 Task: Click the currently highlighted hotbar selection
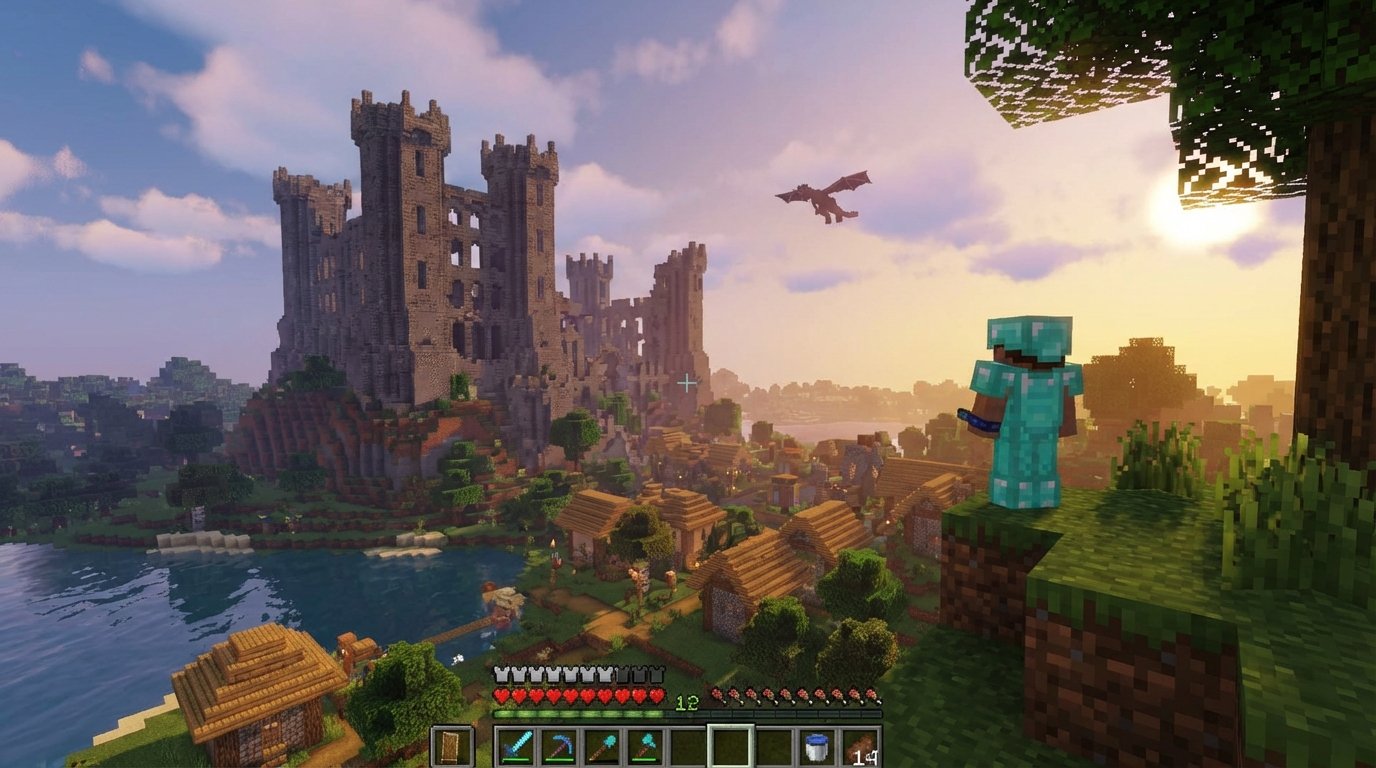coord(731,747)
